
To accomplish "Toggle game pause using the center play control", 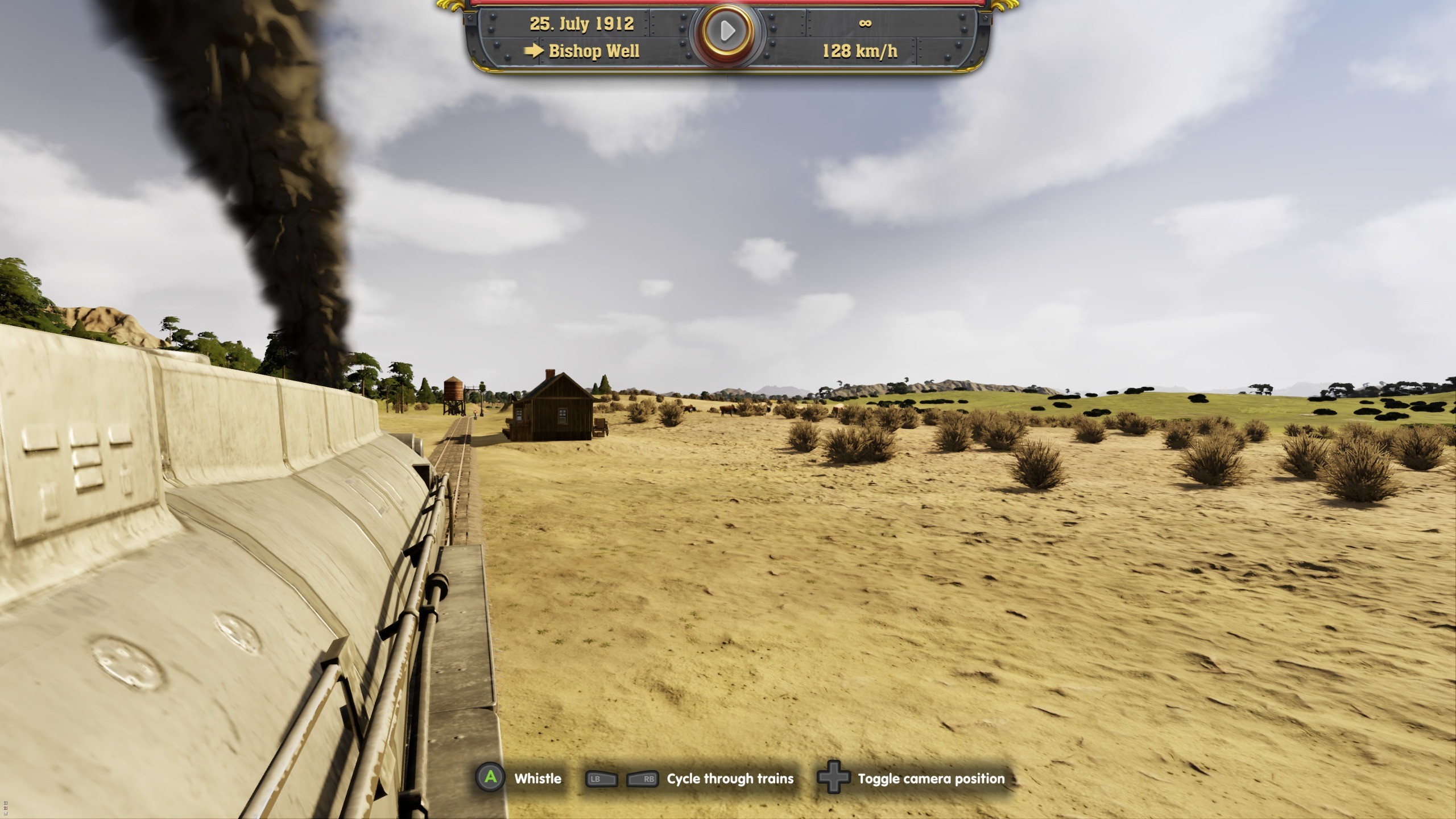I will click(727, 31).
